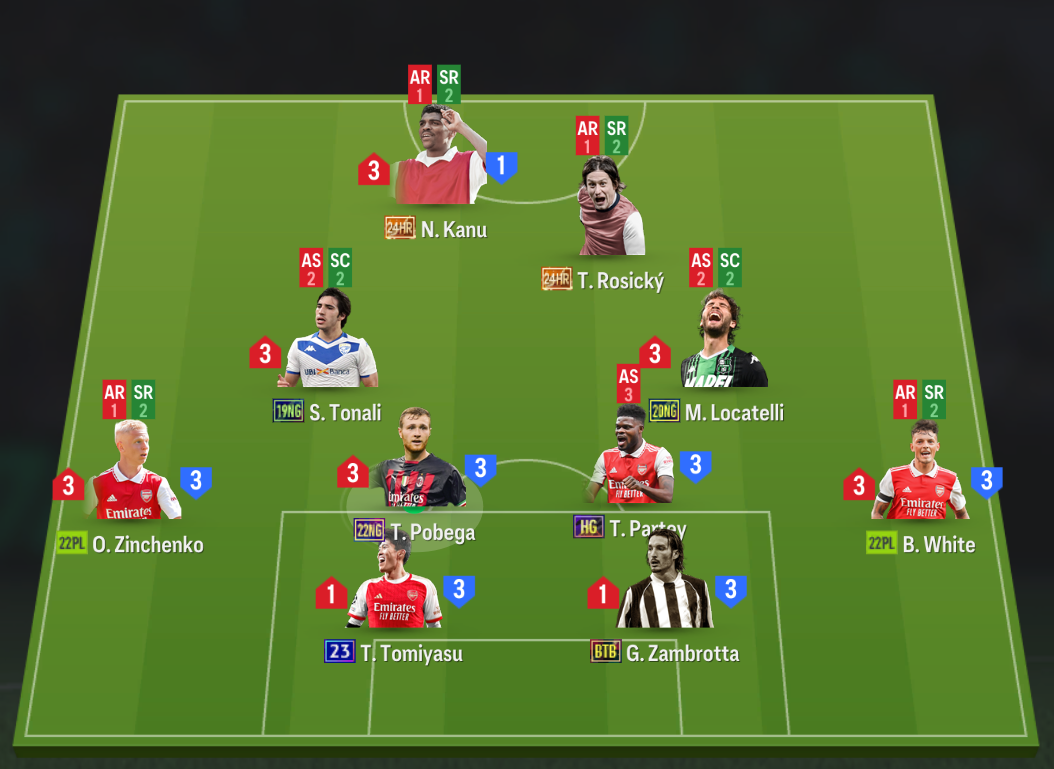Select the N. Kanu player card
Viewport: 1054px width, 769px height.
[x=438, y=160]
